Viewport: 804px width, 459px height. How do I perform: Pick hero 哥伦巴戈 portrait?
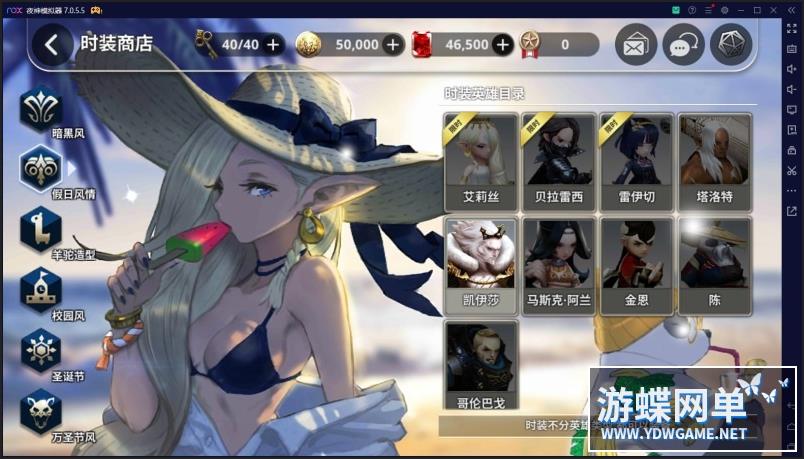point(481,367)
